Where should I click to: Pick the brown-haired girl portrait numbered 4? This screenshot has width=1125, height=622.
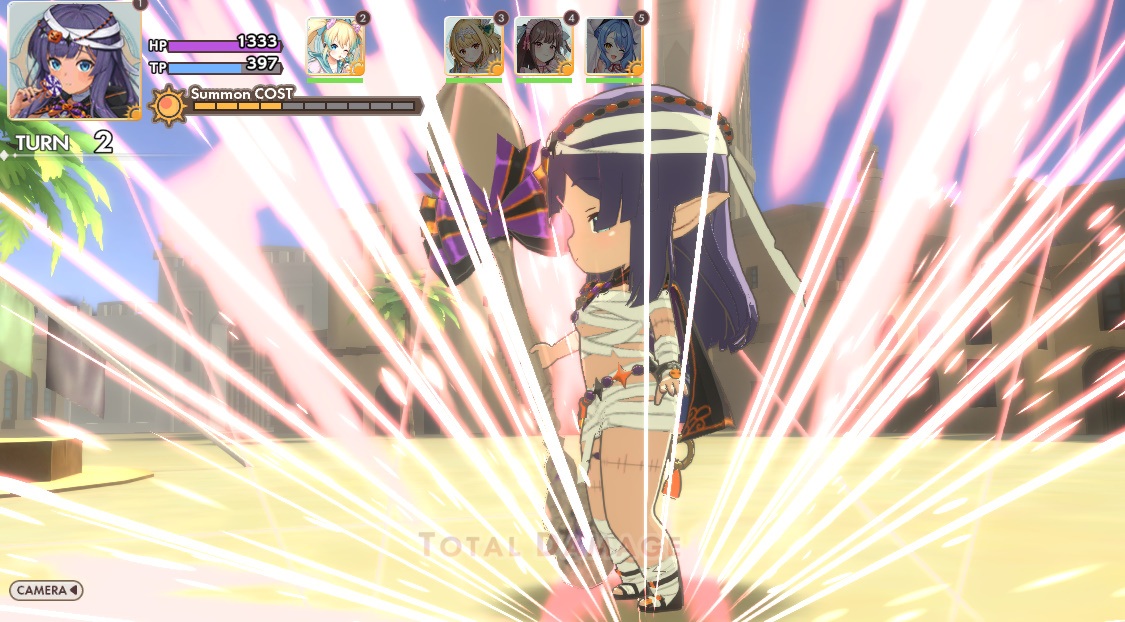[544, 46]
